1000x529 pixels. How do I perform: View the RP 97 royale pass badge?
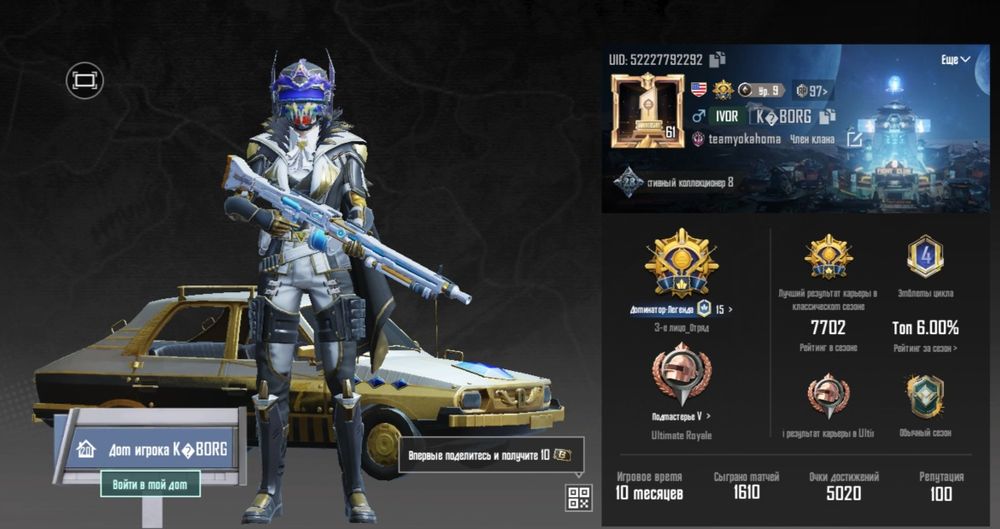point(812,91)
